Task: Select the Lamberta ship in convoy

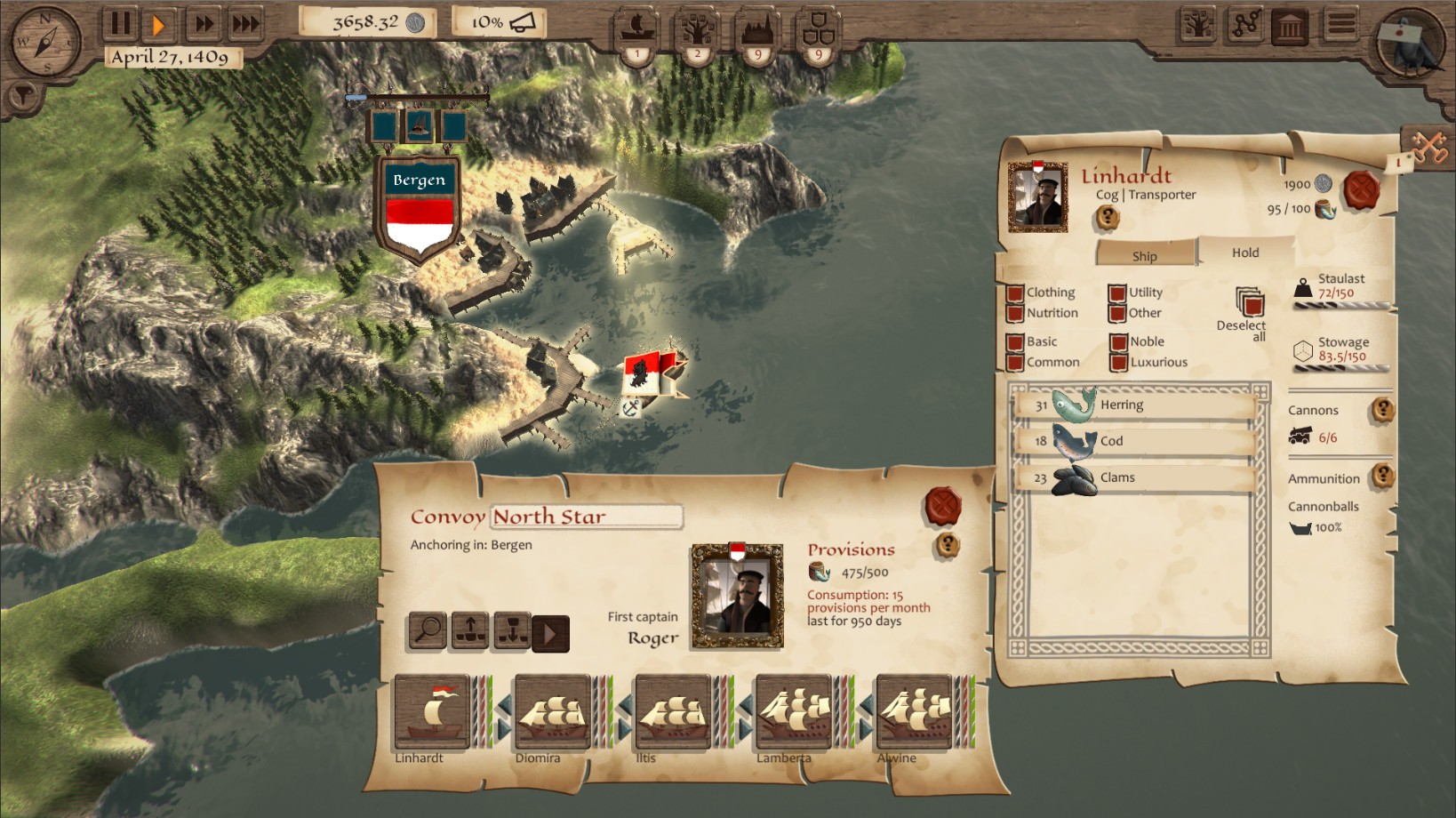Action: pos(793,712)
